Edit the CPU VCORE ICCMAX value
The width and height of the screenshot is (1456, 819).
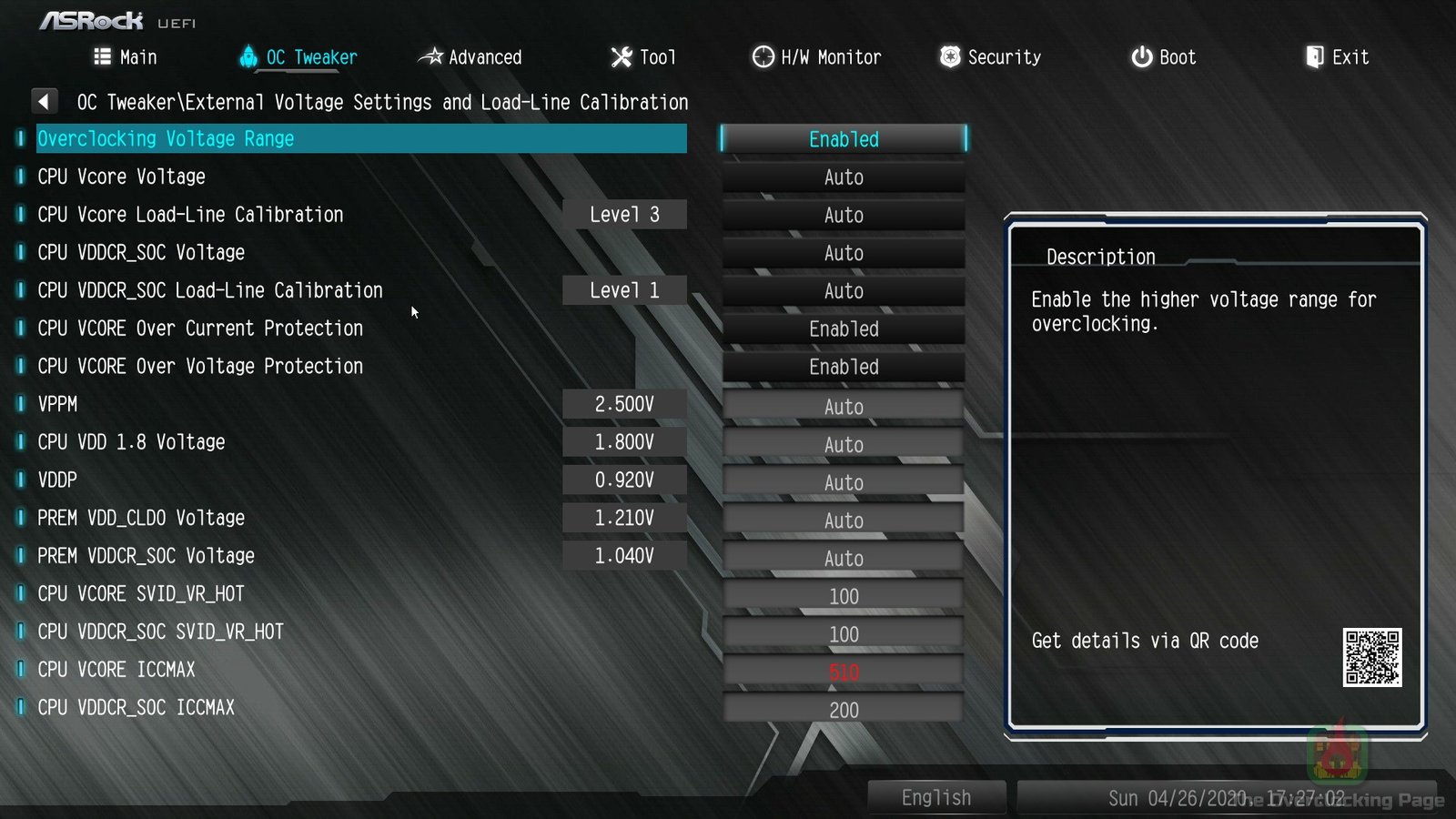pyautogui.click(x=844, y=672)
